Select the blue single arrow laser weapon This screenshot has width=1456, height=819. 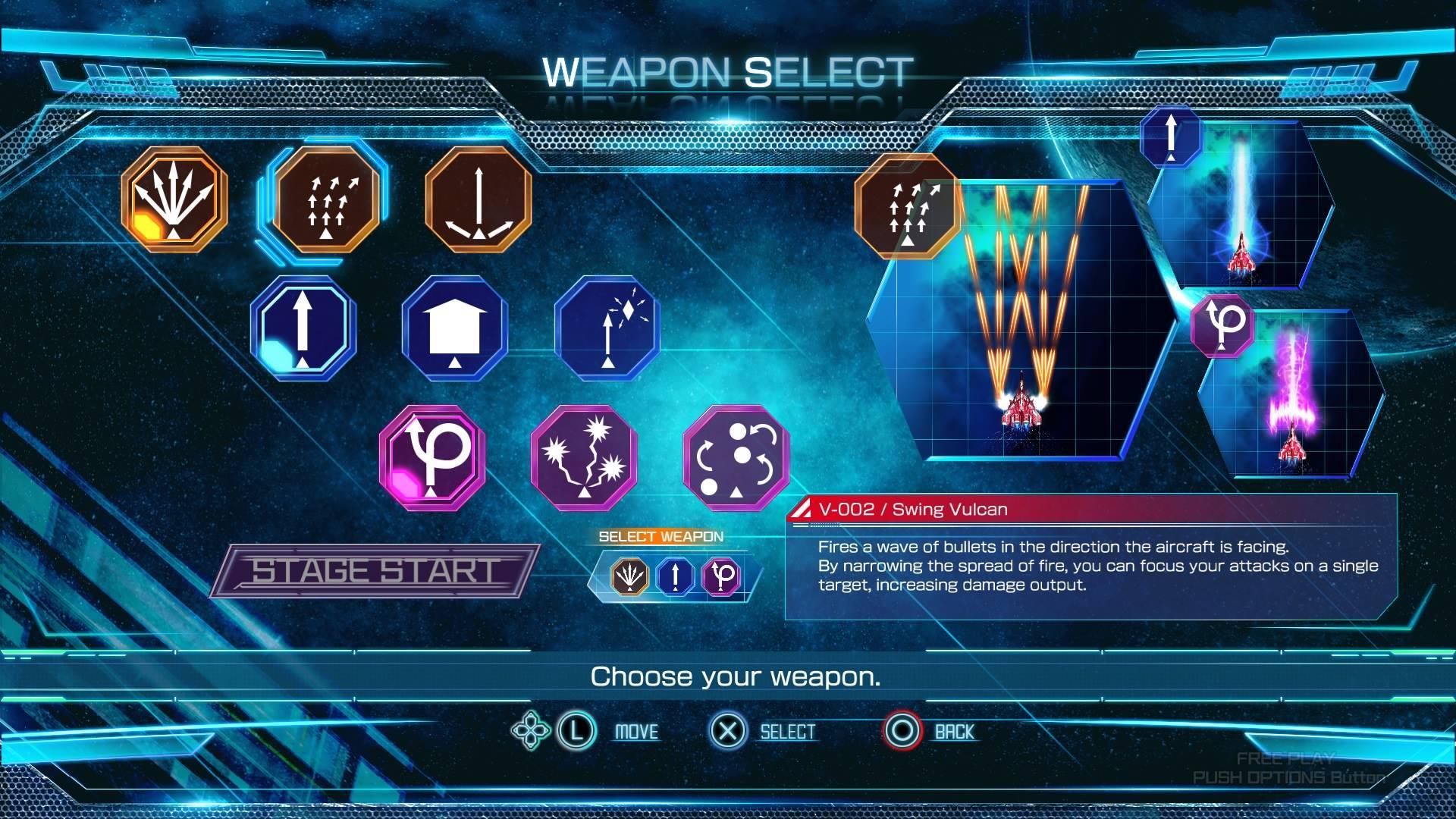coord(303,328)
